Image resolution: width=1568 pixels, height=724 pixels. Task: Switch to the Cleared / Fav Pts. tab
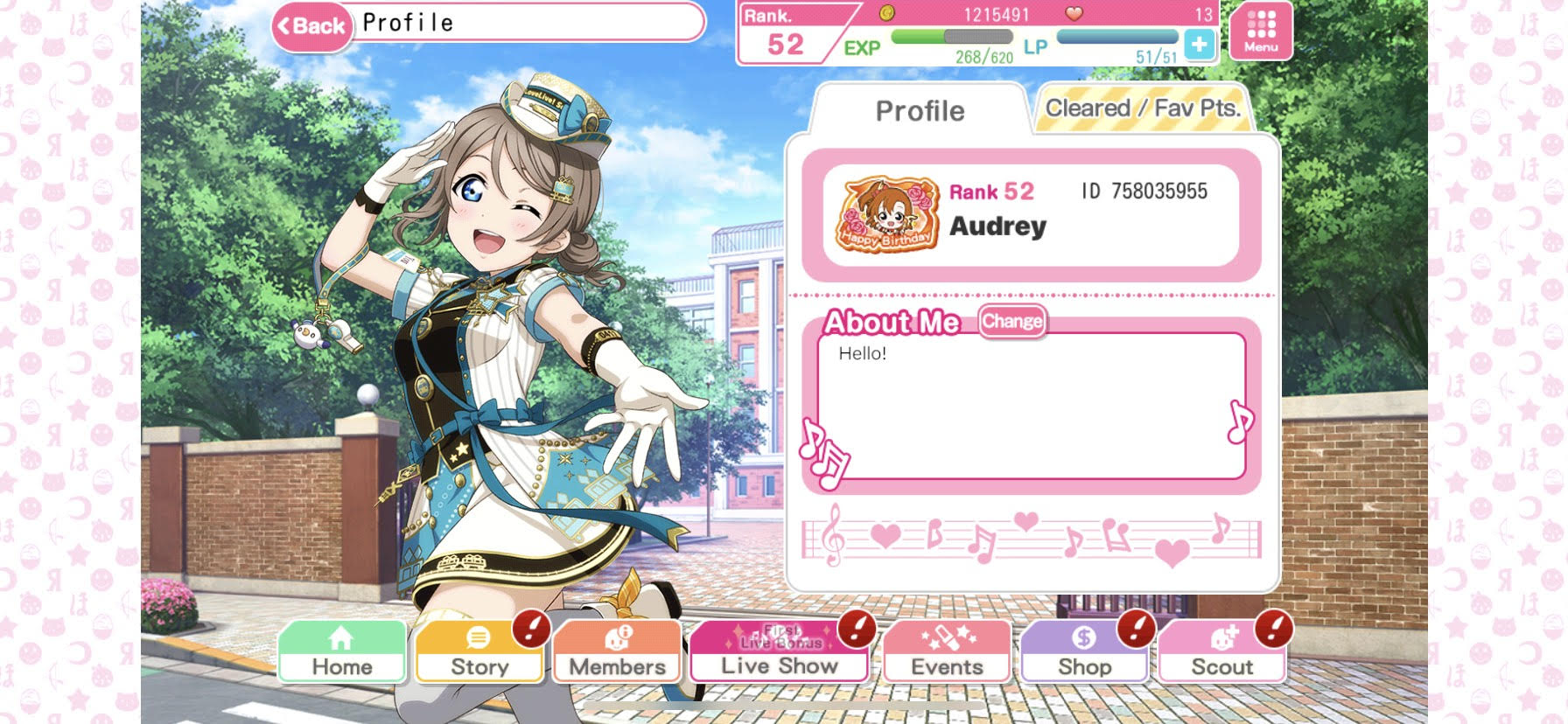pyautogui.click(x=1143, y=109)
